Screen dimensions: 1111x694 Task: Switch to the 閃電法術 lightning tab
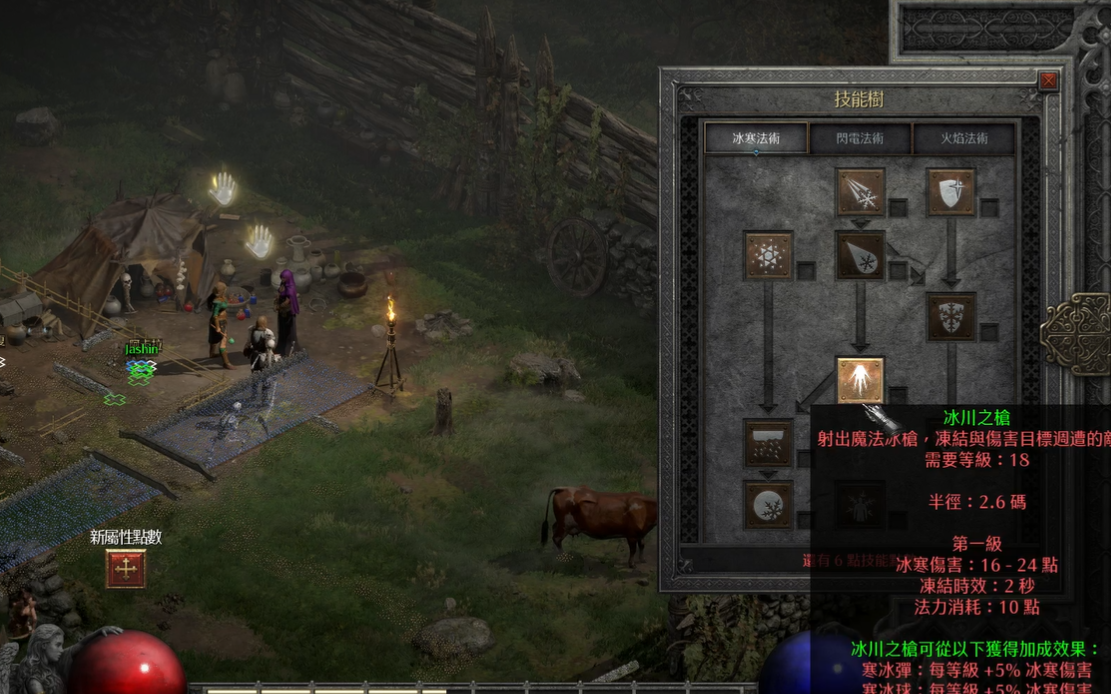click(x=861, y=138)
